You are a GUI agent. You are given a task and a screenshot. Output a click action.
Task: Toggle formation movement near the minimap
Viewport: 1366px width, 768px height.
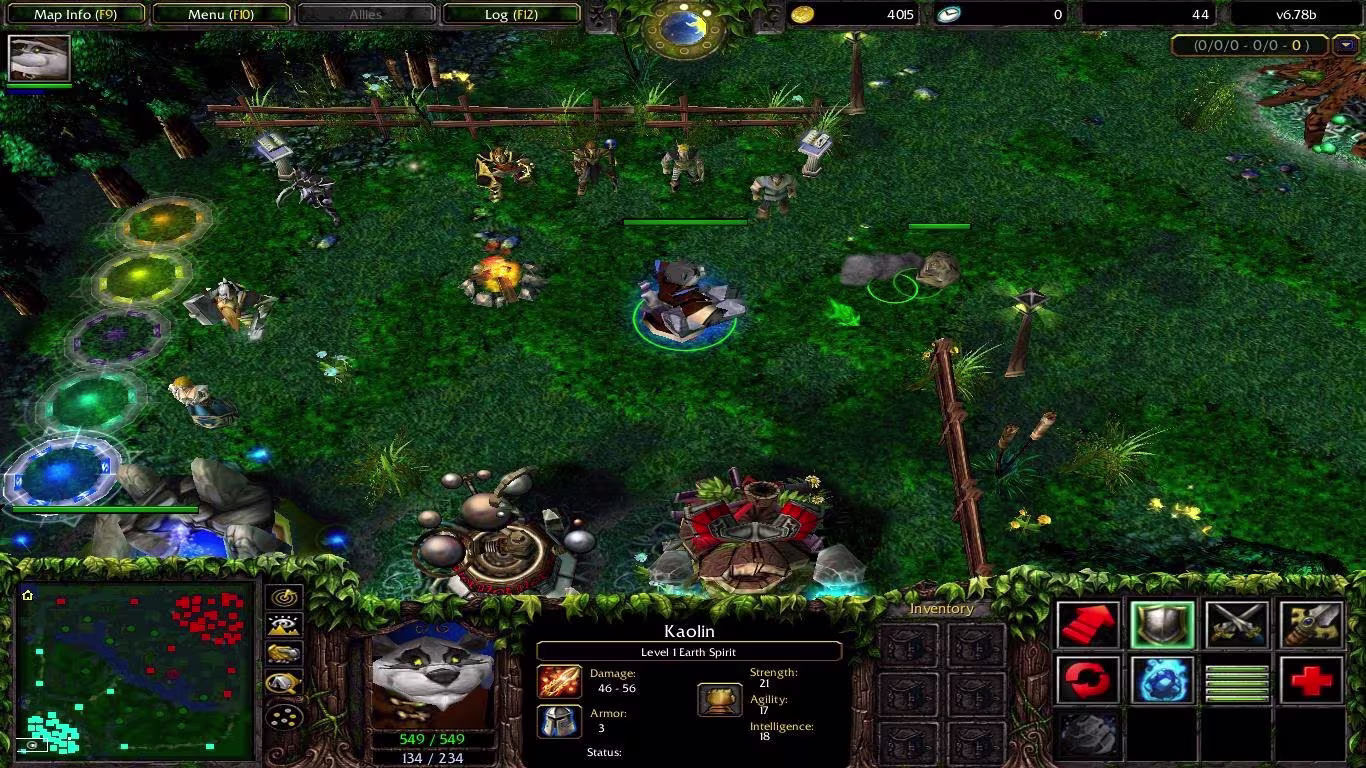283,716
